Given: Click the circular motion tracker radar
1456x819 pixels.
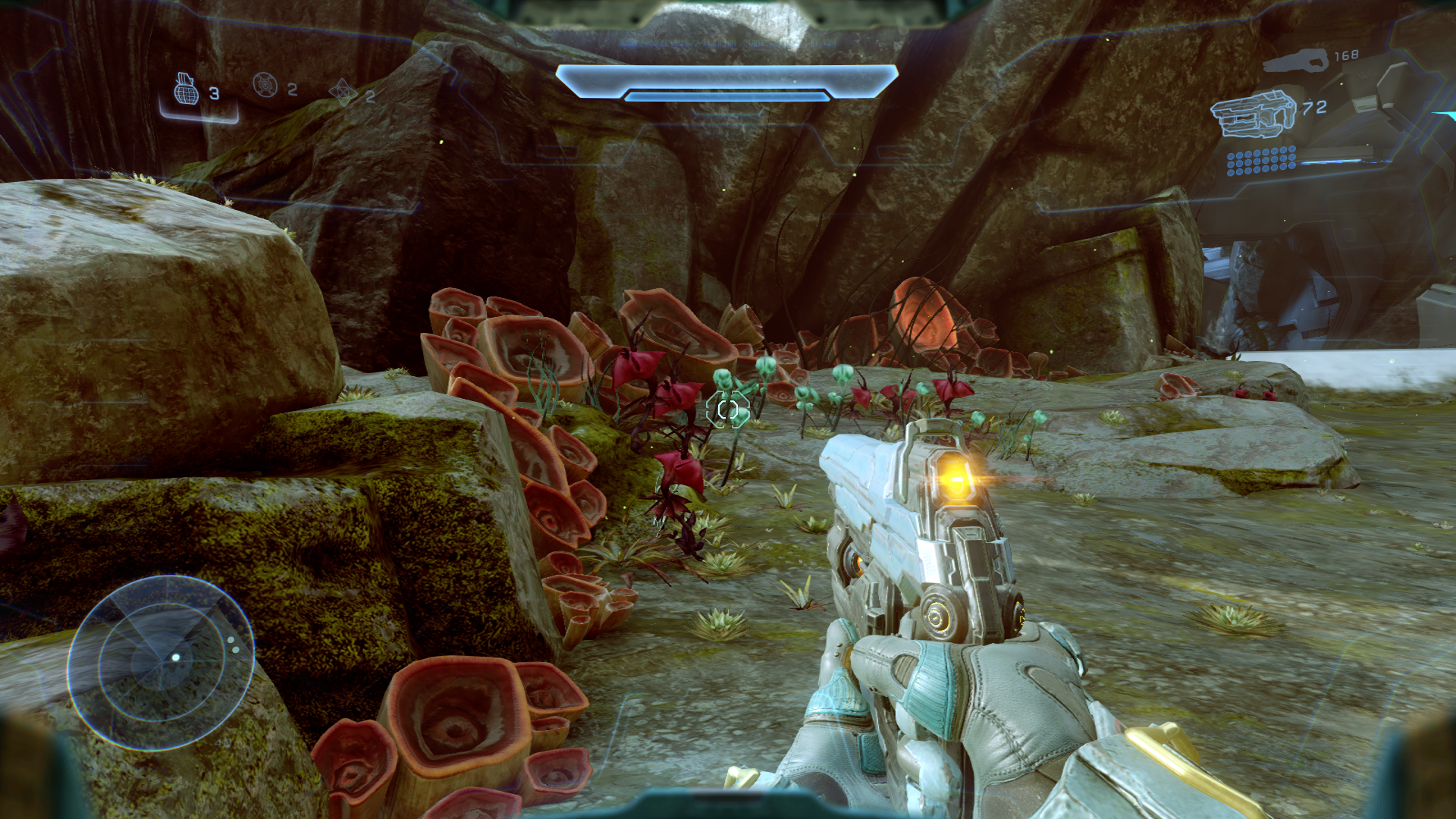Looking at the screenshot, I should pos(161,662).
